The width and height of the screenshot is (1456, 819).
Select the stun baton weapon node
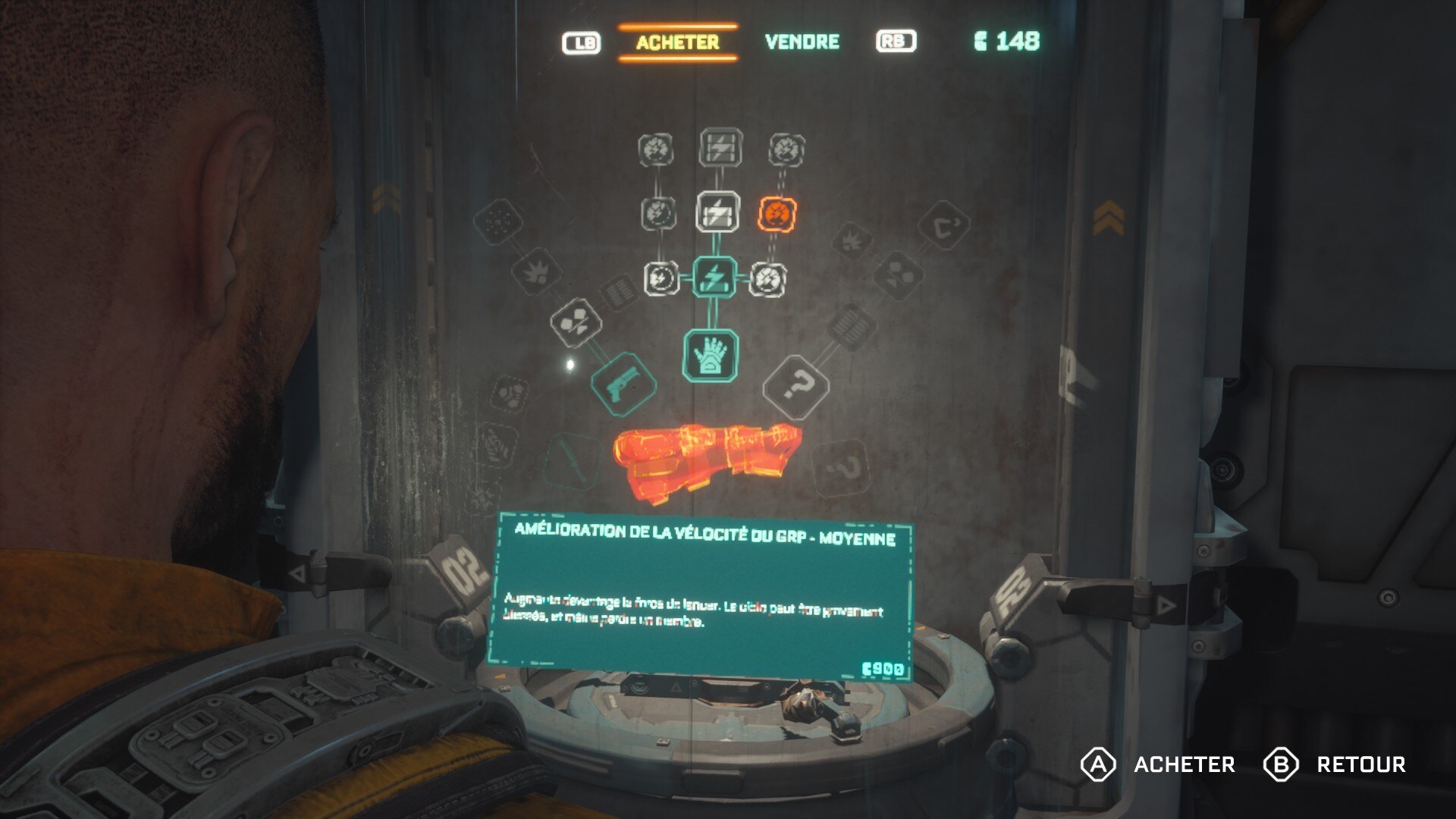tap(570, 459)
